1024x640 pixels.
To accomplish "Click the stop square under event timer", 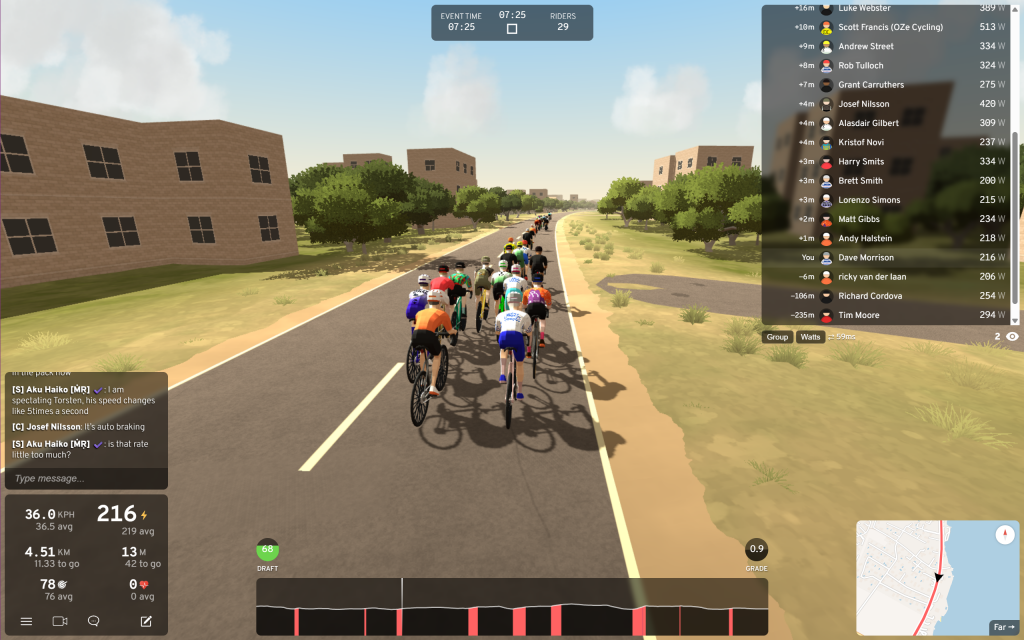I will pos(512,29).
